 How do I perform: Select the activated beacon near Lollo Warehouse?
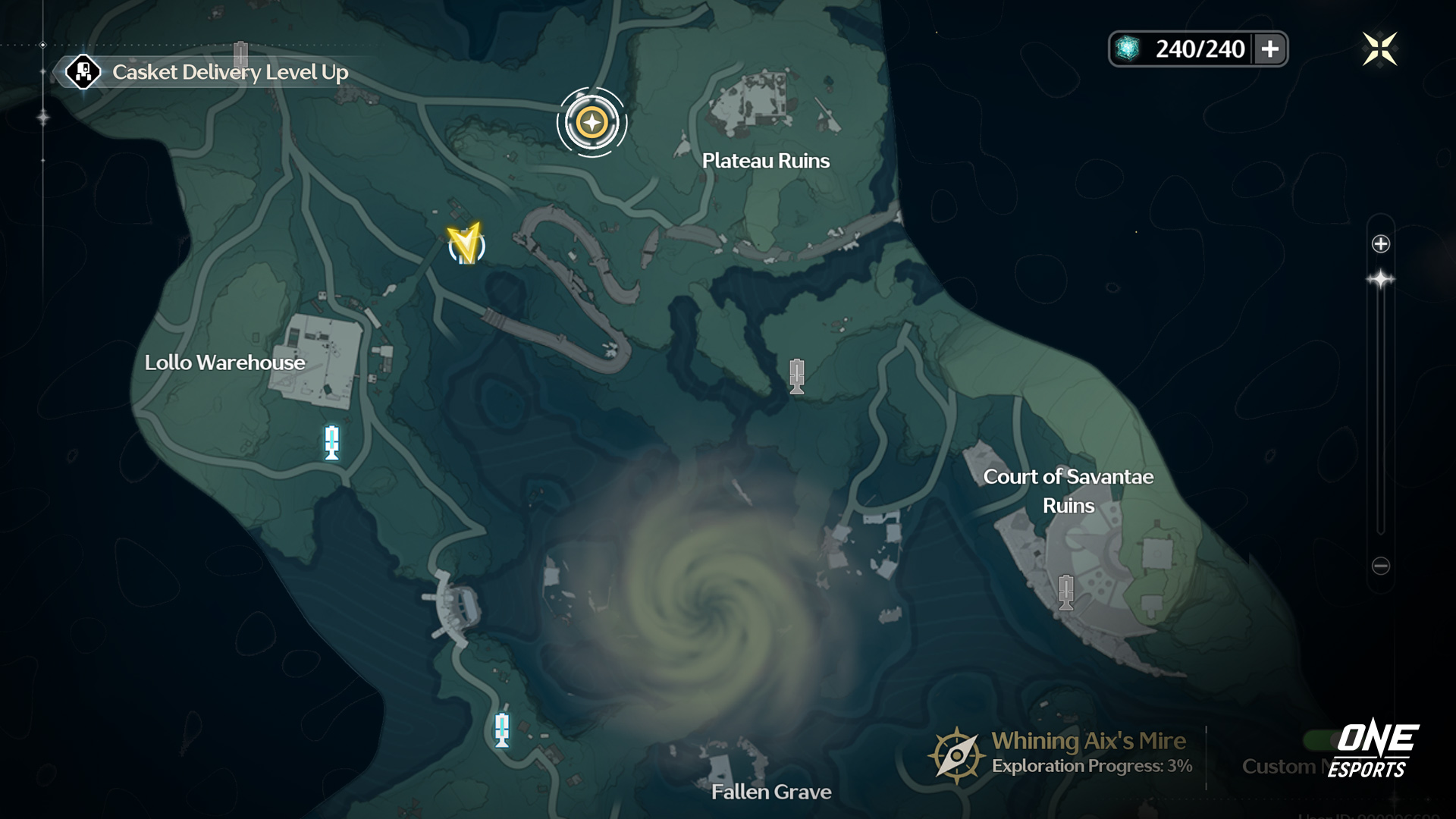(331, 442)
